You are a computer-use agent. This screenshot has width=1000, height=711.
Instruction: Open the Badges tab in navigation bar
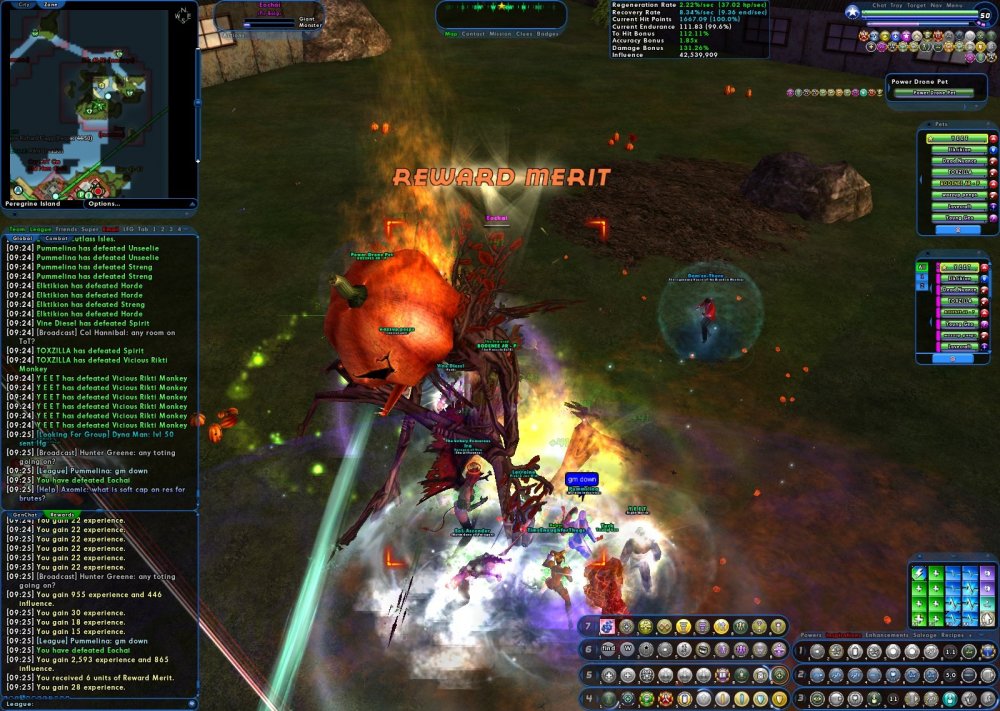click(548, 34)
